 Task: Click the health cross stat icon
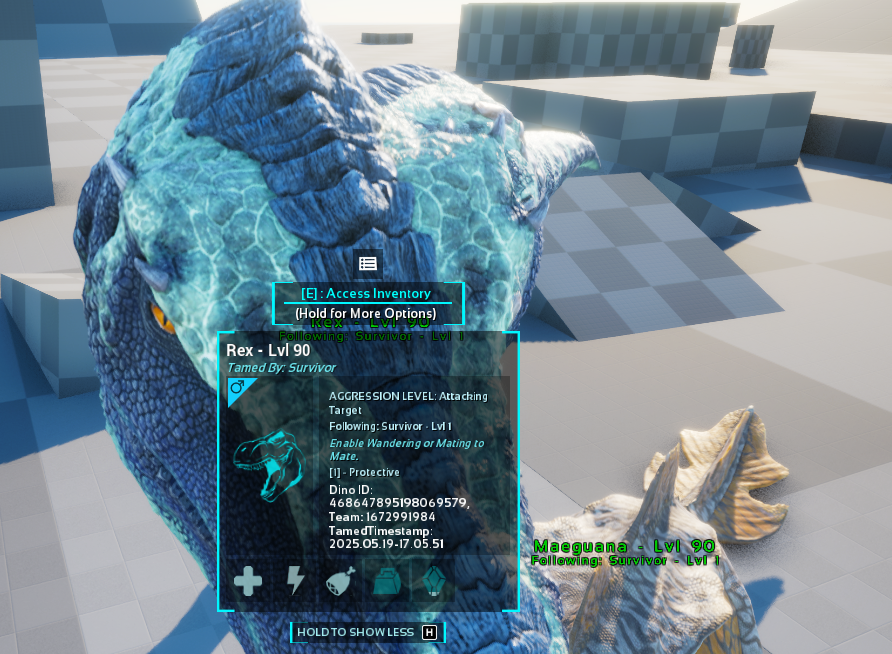[x=248, y=580]
